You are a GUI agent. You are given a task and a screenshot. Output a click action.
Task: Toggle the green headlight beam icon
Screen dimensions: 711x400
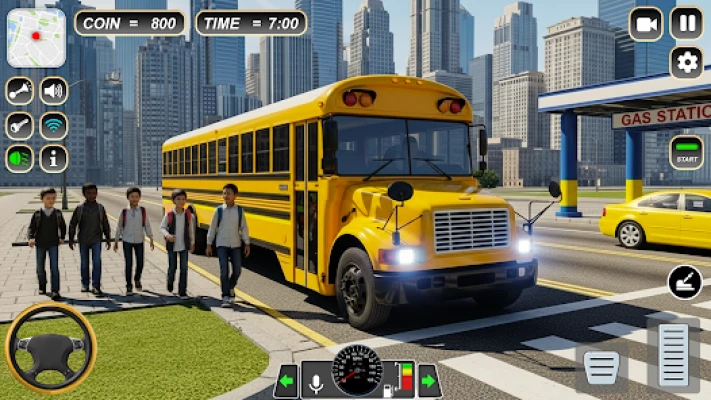[x=20, y=158]
